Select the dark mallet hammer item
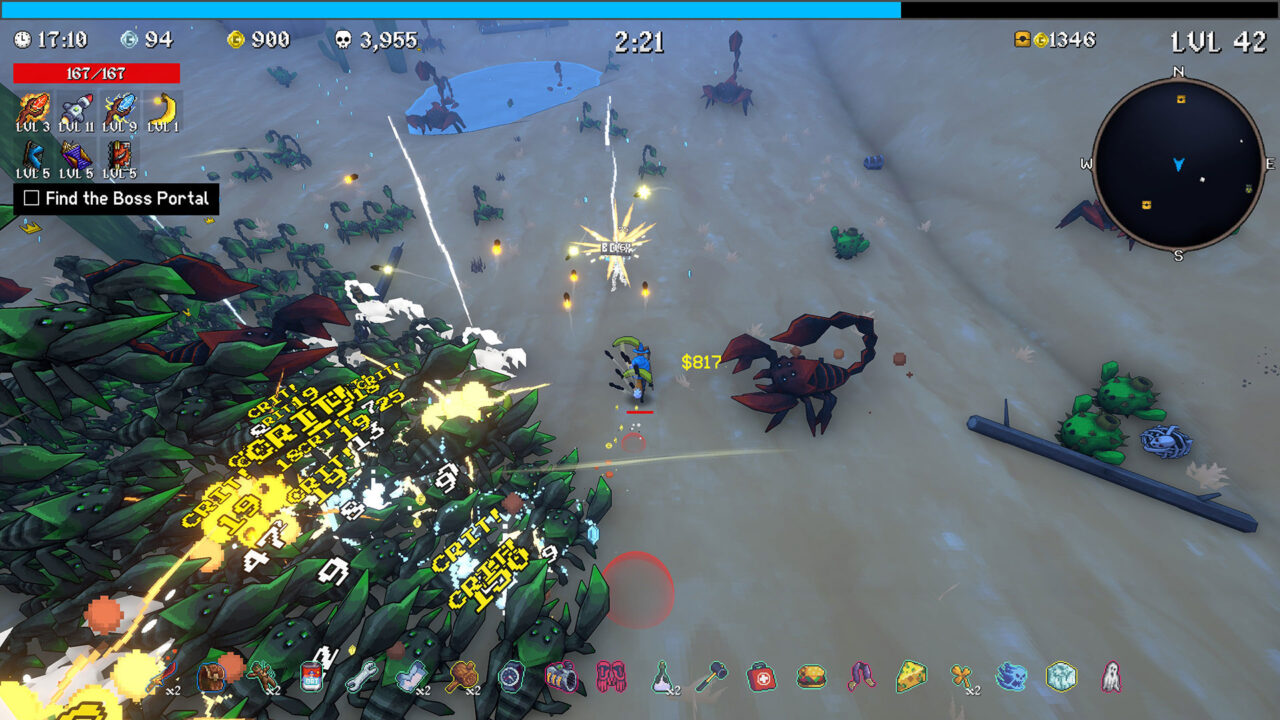The height and width of the screenshot is (720, 1280). point(711,677)
